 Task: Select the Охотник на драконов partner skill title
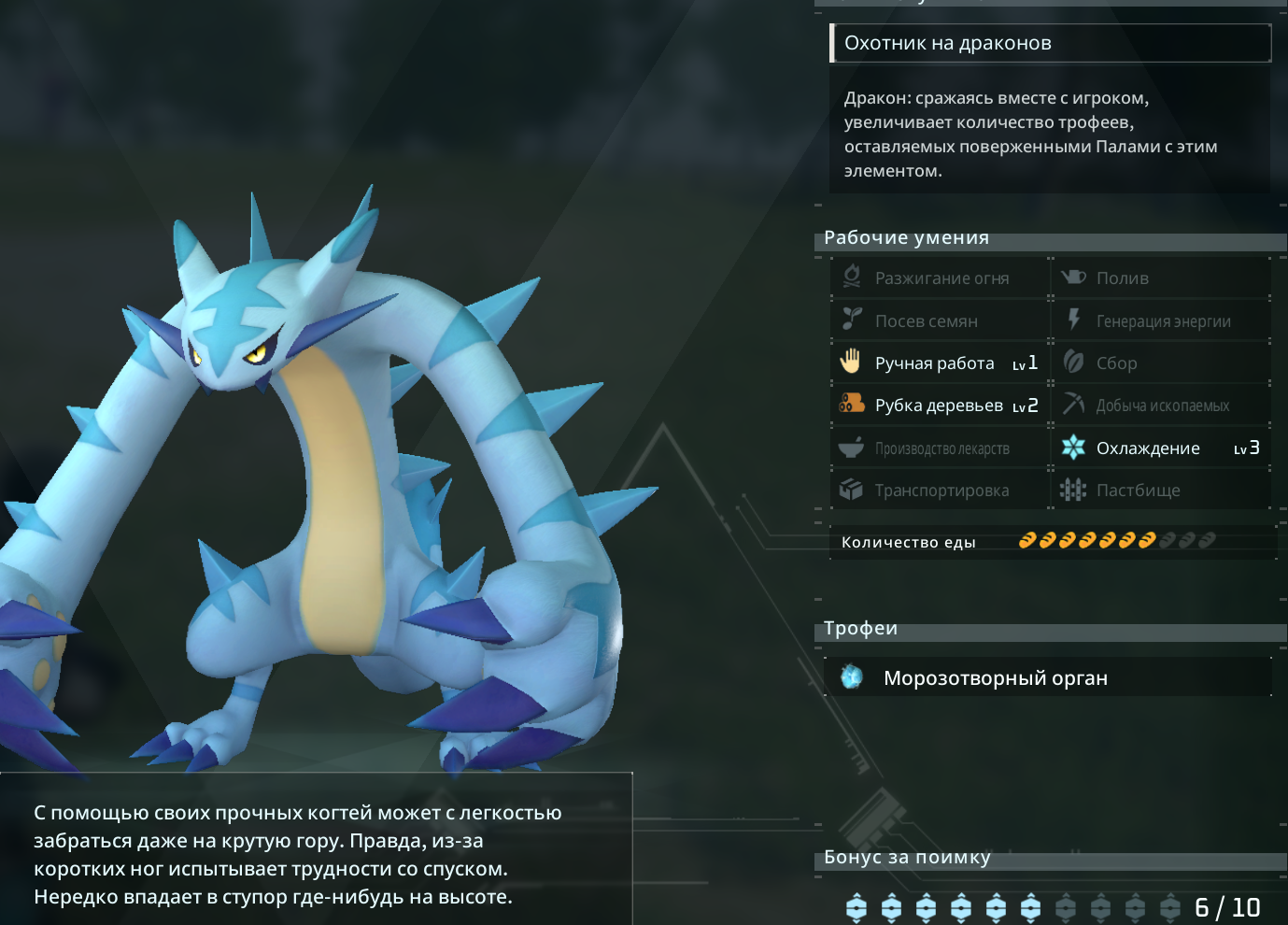[x=1050, y=43]
